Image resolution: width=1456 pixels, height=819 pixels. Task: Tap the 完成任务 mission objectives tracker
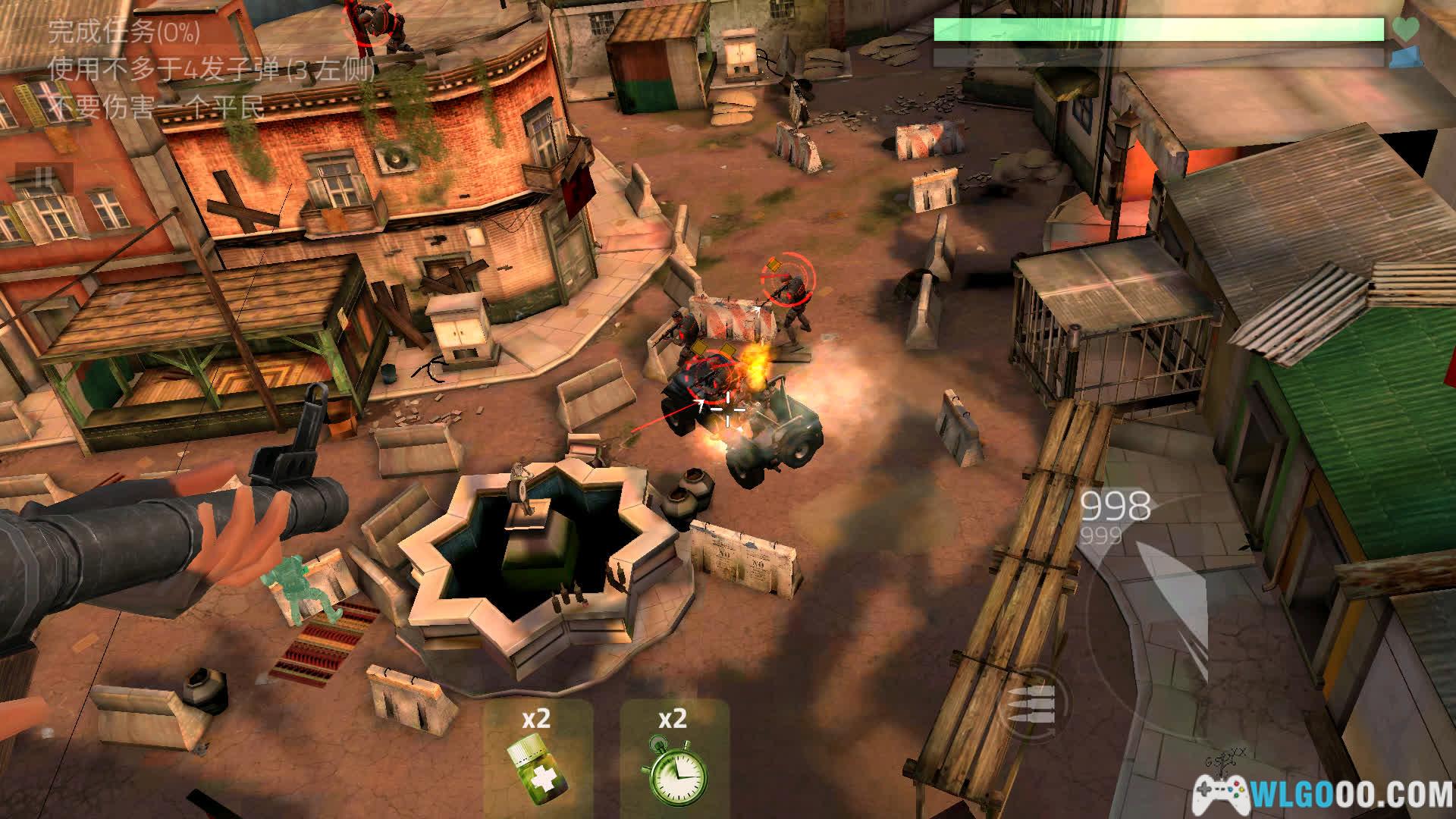(124, 32)
